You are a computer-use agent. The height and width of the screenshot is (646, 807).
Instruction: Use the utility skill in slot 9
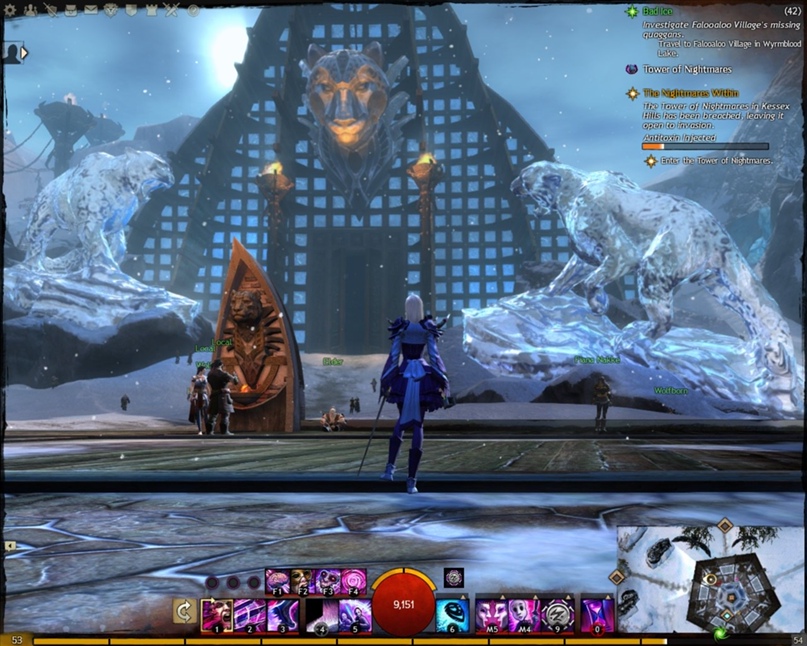(556, 615)
